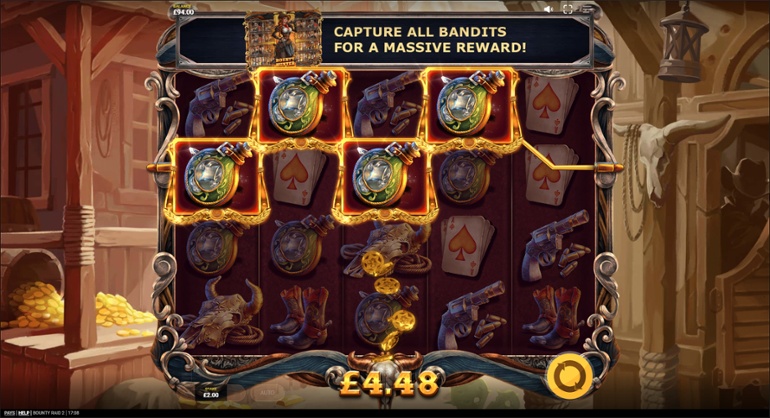Change the £2.00 stake
The height and width of the screenshot is (418, 770).
point(211,391)
